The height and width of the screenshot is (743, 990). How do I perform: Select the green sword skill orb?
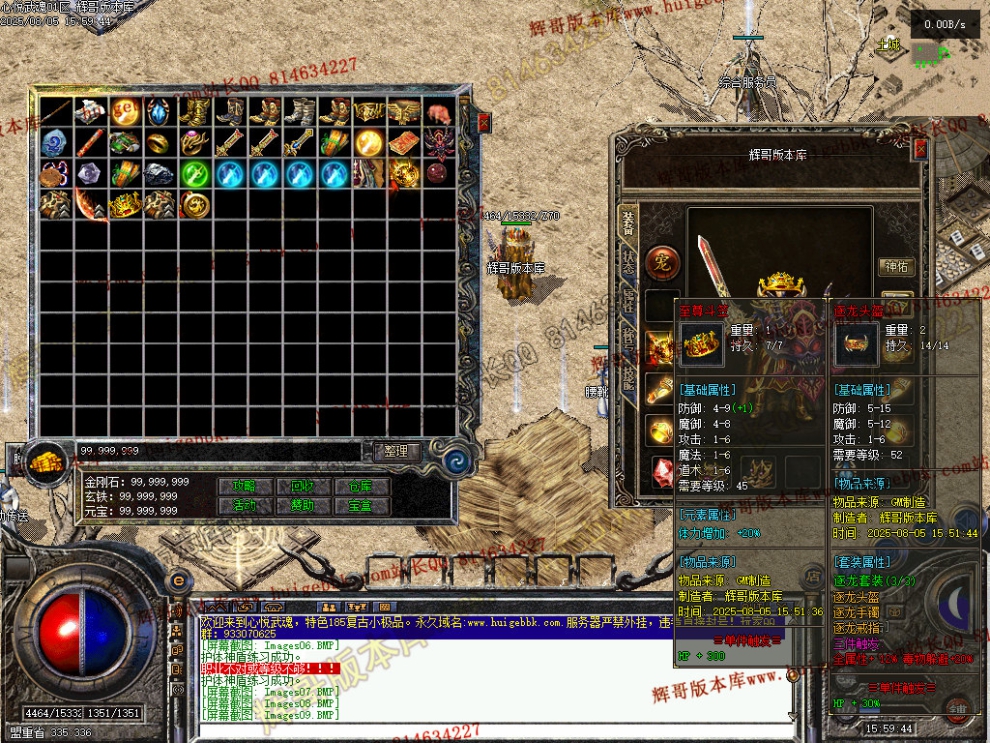pos(195,174)
